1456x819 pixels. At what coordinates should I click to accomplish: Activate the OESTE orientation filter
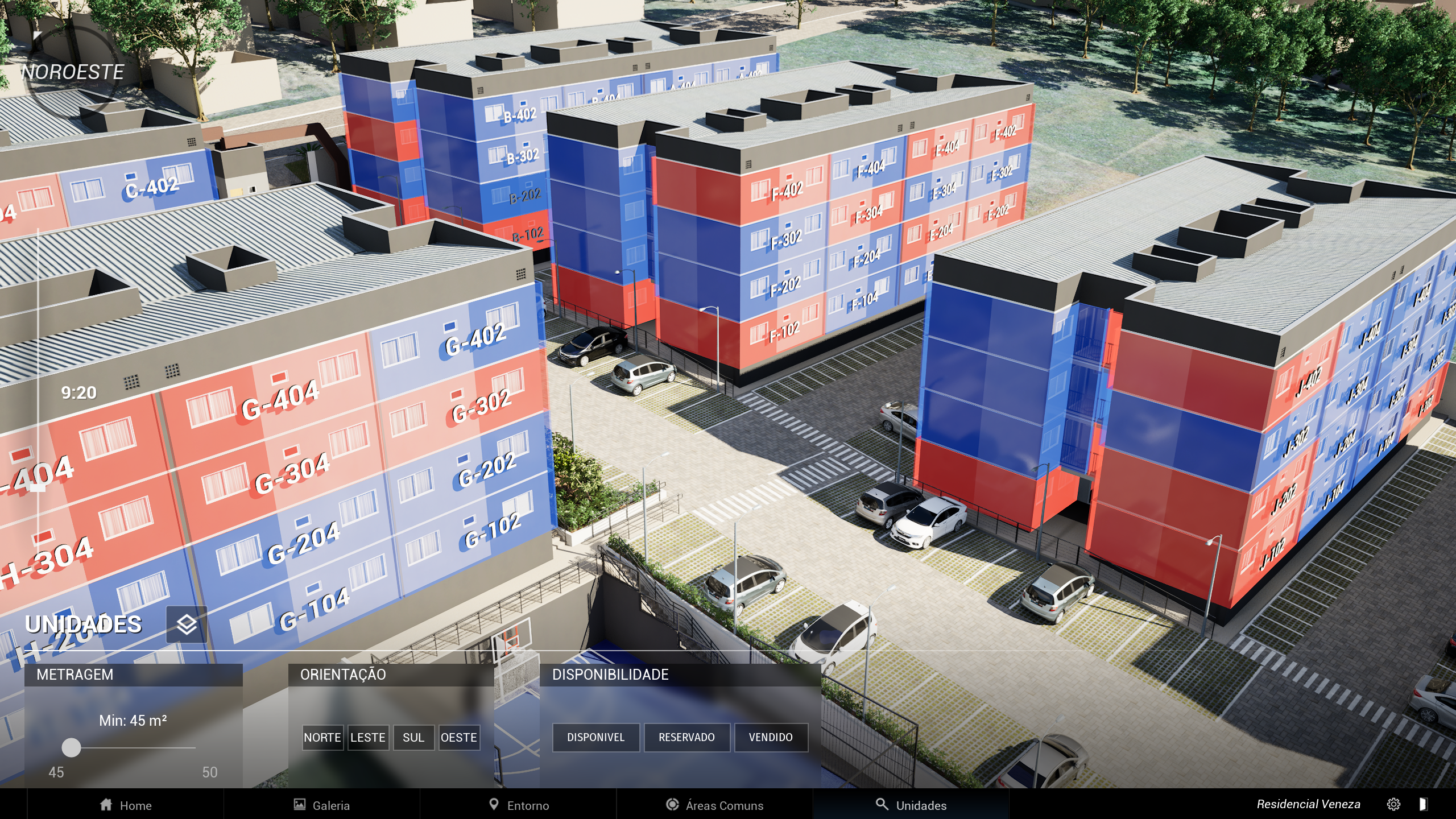click(459, 738)
